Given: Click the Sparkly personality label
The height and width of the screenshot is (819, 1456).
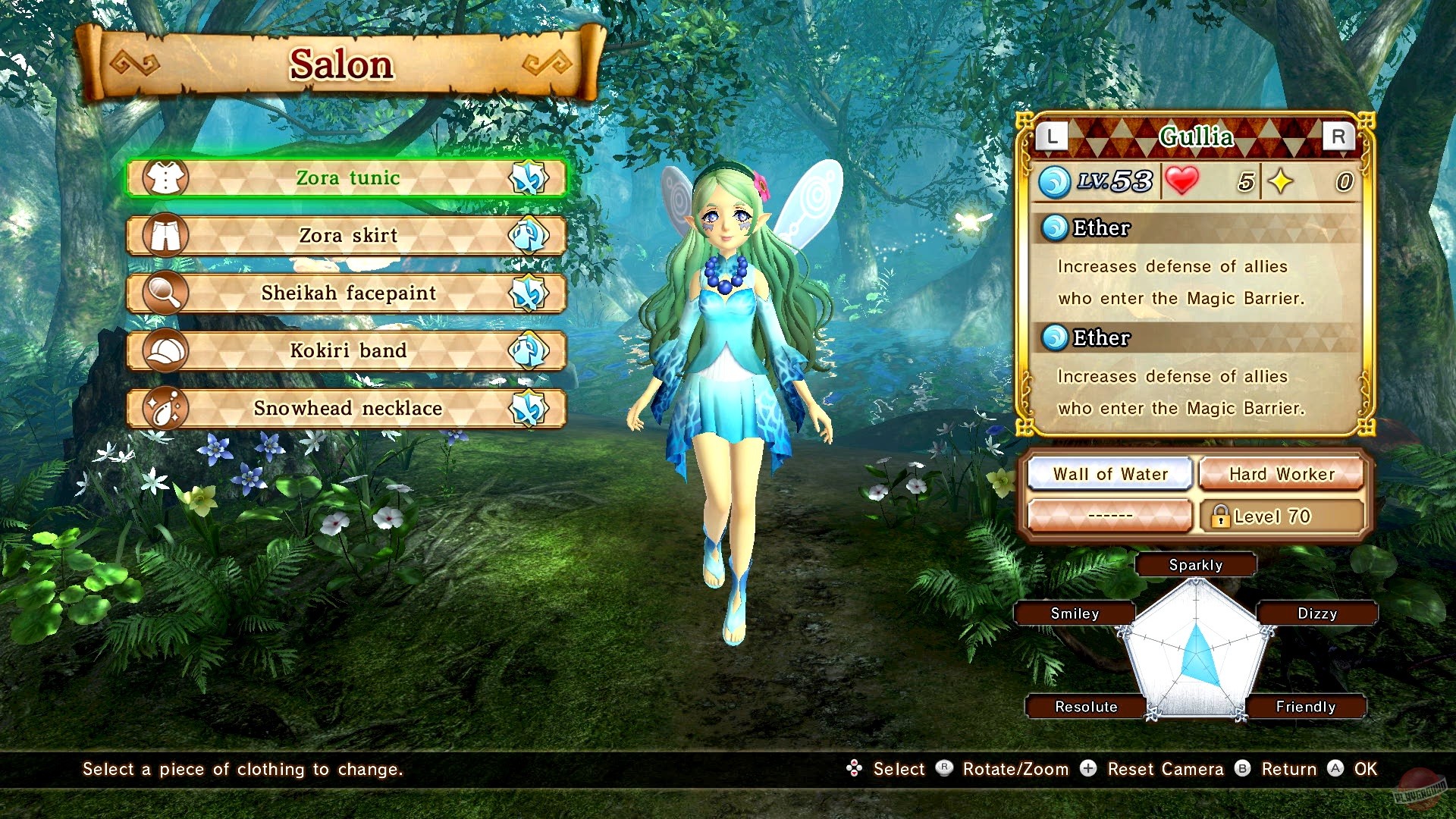Looking at the screenshot, I should tap(1196, 564).
